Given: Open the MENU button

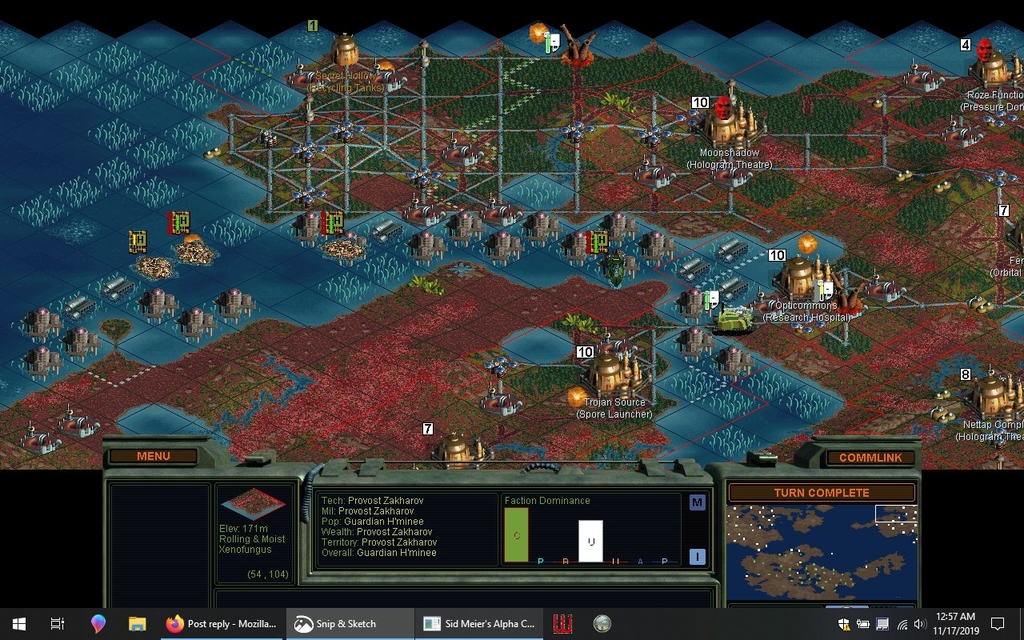Looking at the screenshot, I should click(x=153, y=457).
